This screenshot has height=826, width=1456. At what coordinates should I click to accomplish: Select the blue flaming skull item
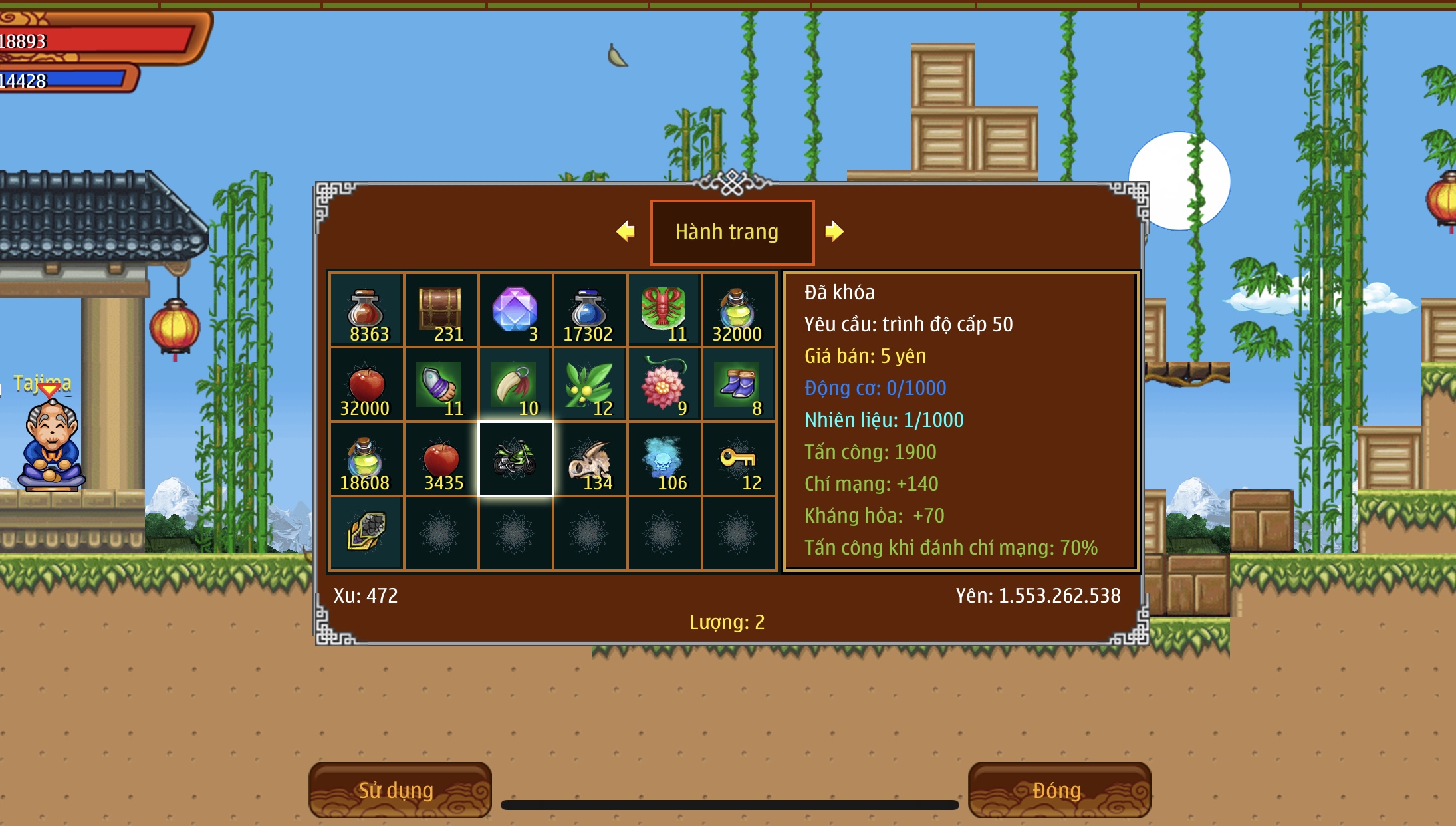click(x=664, y=460)
